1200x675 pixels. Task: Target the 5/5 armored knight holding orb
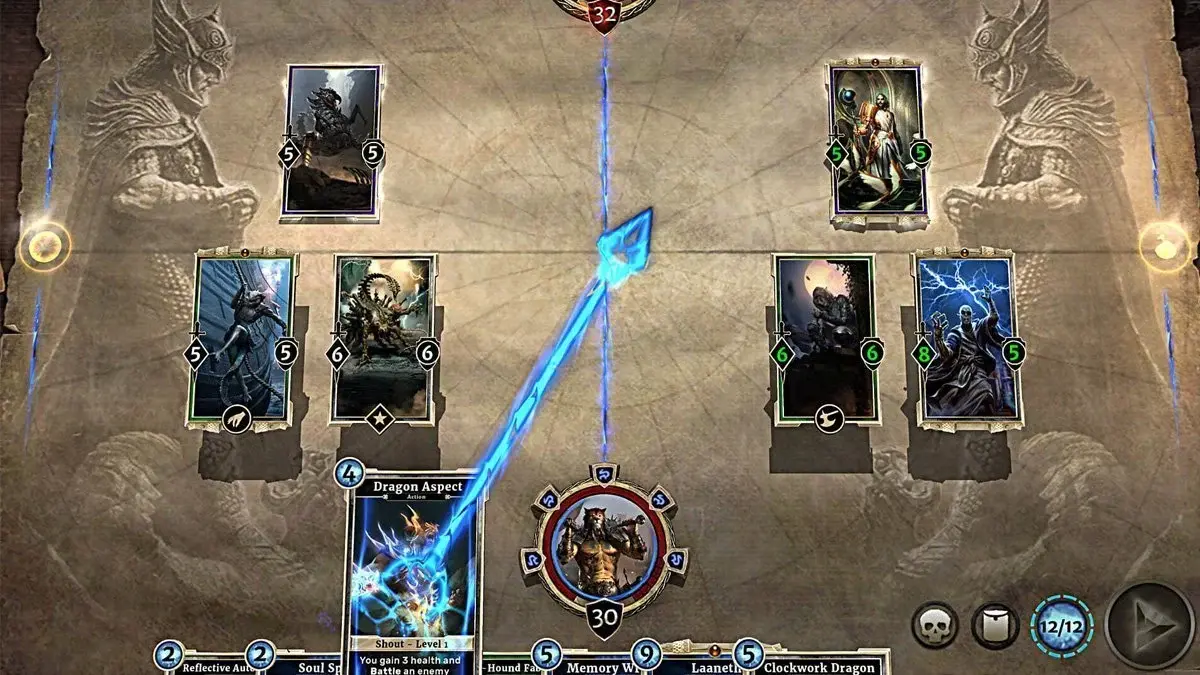877,140
